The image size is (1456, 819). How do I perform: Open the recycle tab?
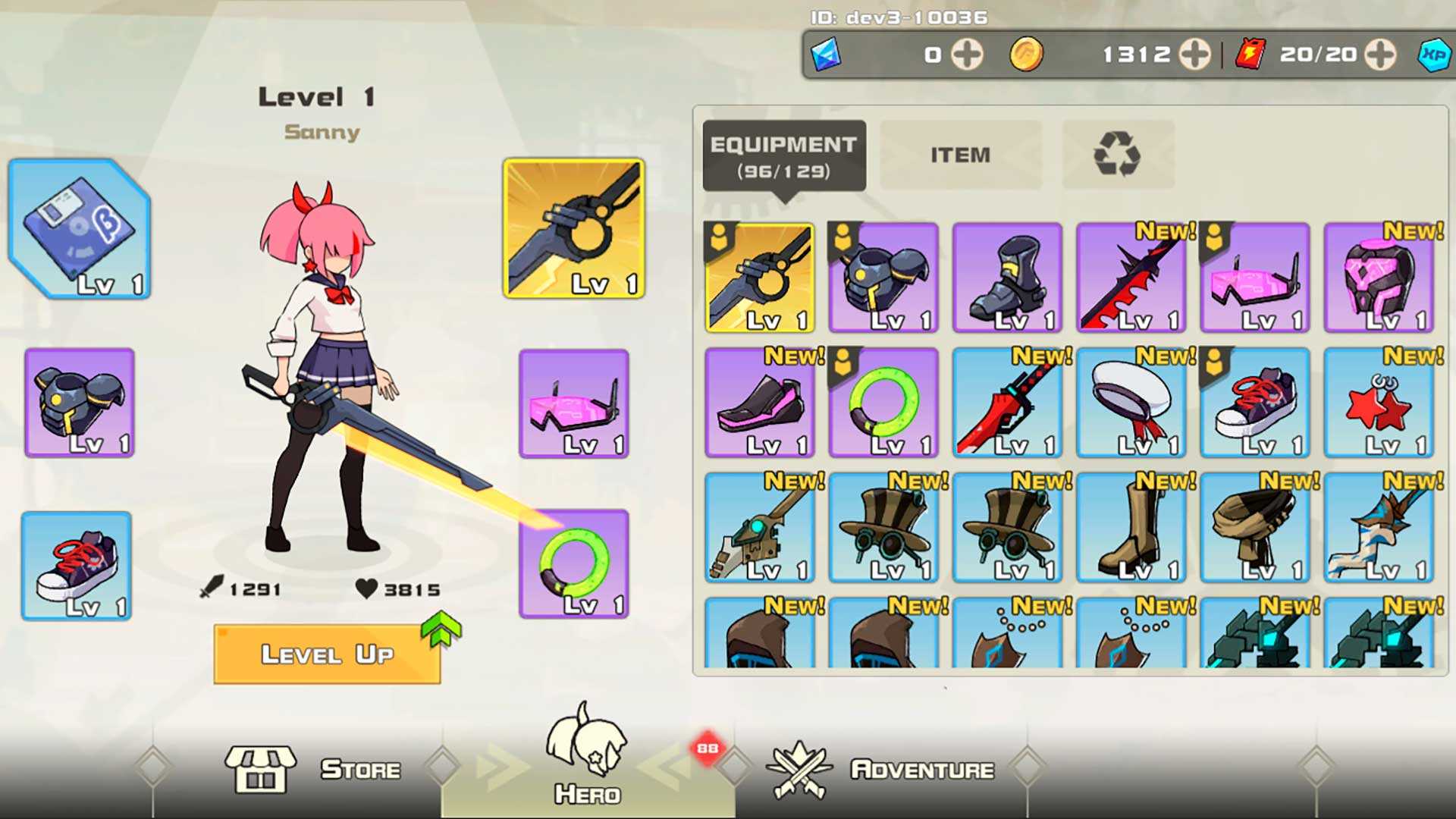click(x=1117, y=155)
